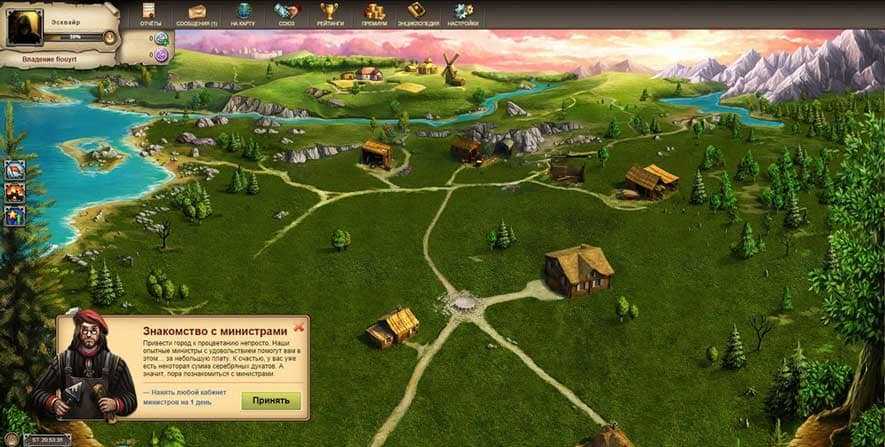The height and width of the screenshot is (447, 885).
Task: Open Настройки (Settings) gear menu
Action: coord(463,14)
